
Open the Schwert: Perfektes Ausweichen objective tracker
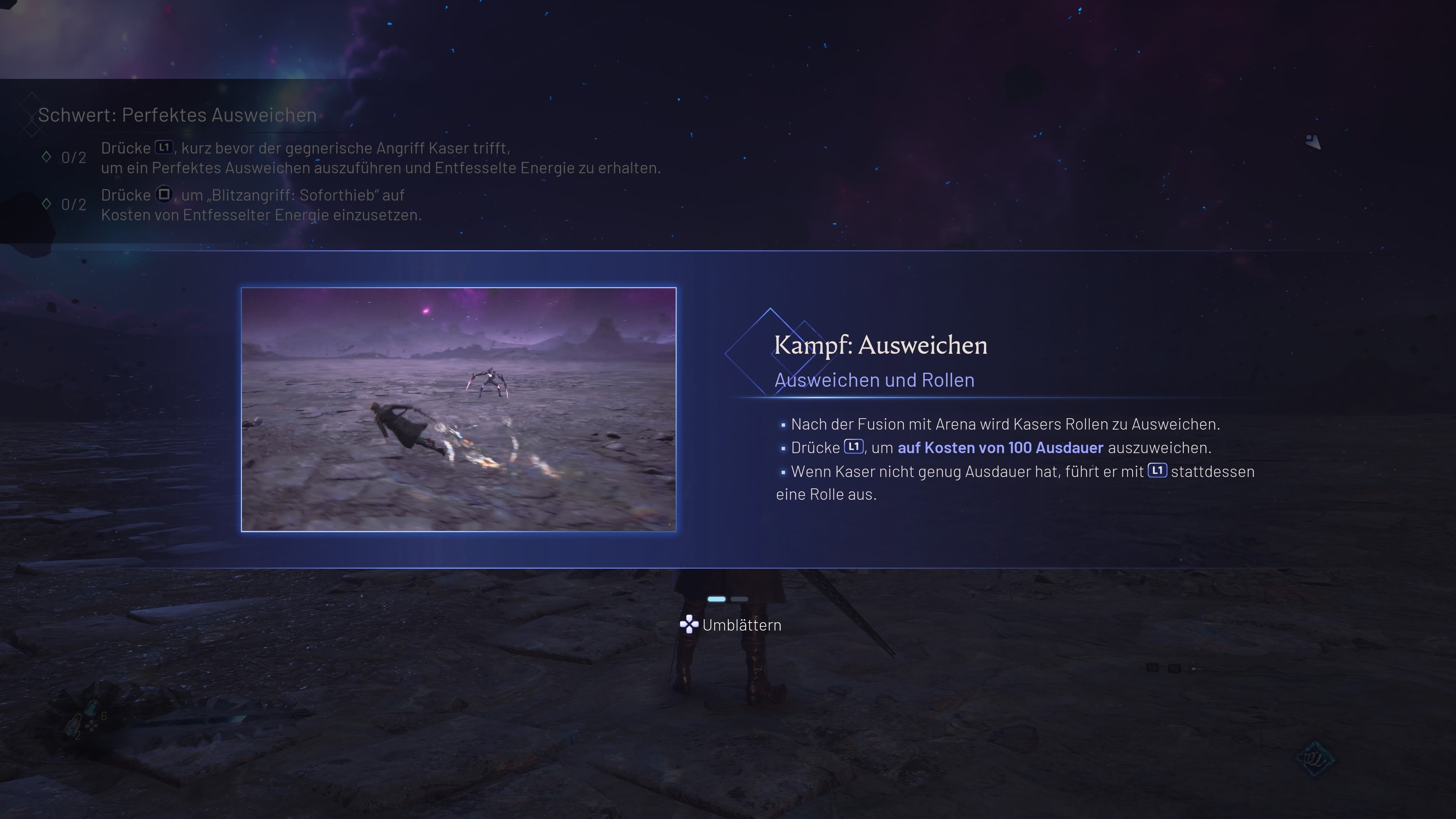pyautogui.click(x=177, y=115)
